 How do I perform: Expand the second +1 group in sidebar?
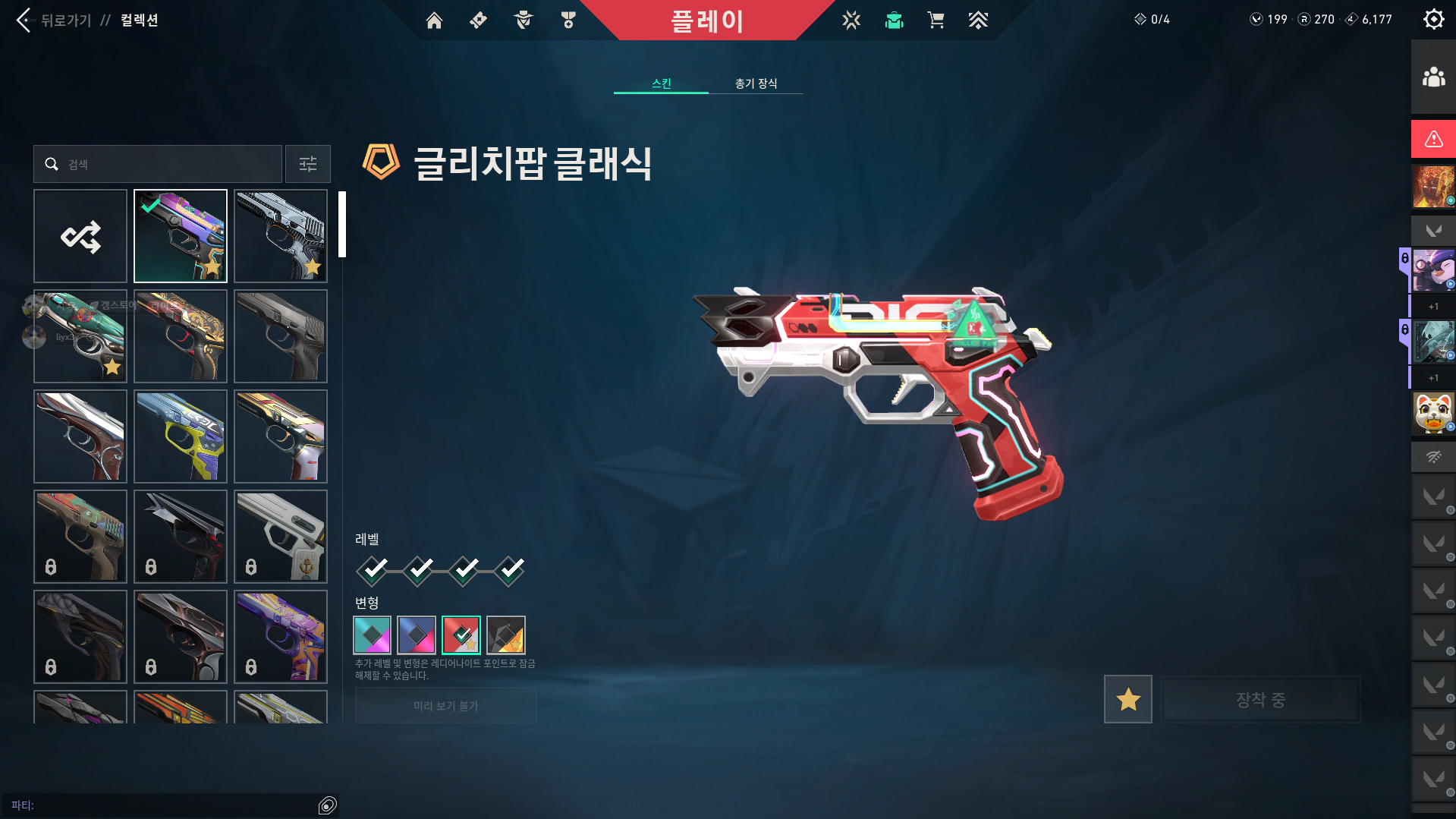point(1432,377)
